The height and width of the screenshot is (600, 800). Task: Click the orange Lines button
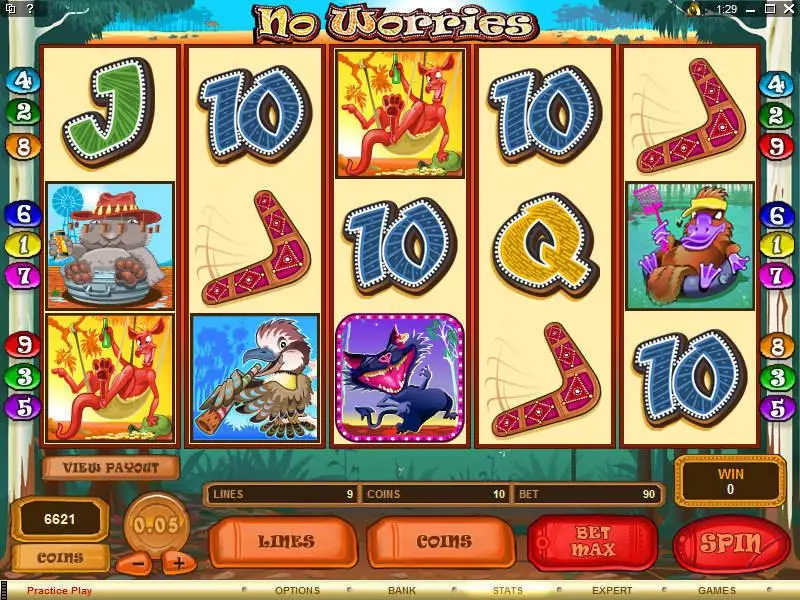tap(286, 542)
